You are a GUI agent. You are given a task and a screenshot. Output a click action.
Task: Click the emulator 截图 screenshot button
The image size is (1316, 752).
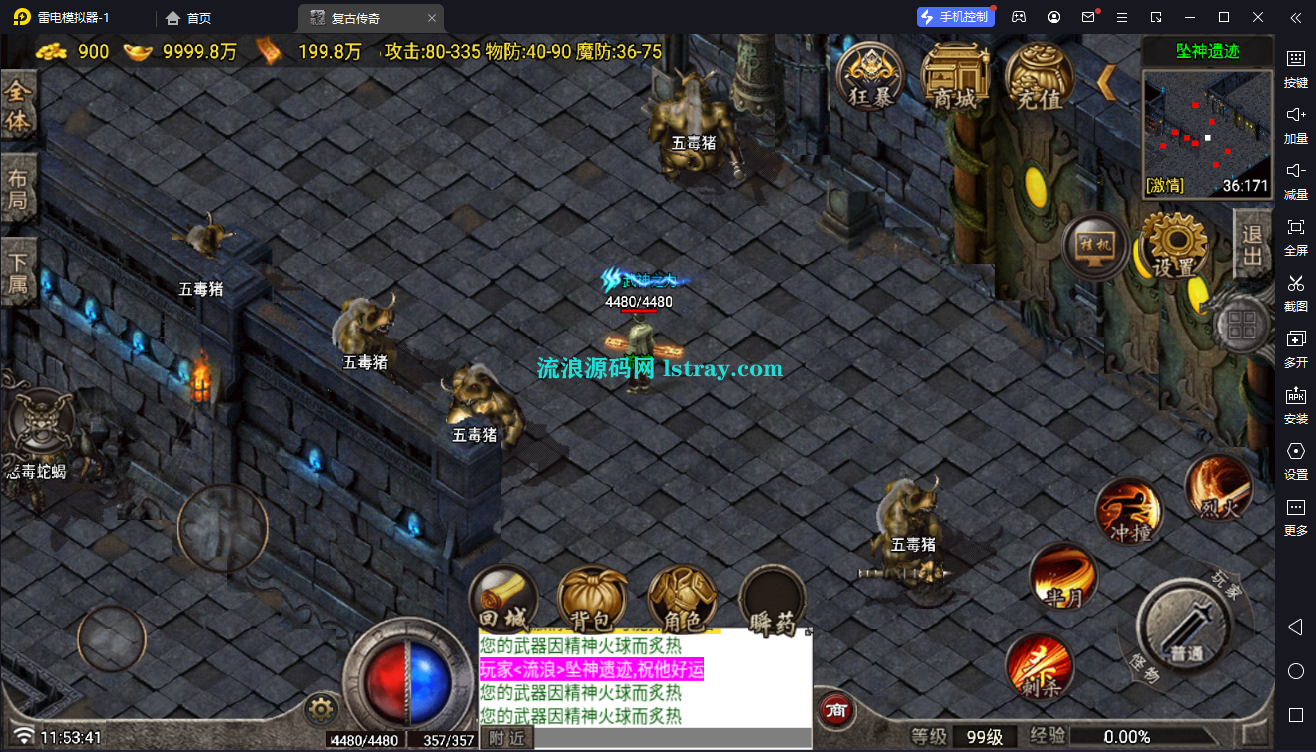(1295, 292)
